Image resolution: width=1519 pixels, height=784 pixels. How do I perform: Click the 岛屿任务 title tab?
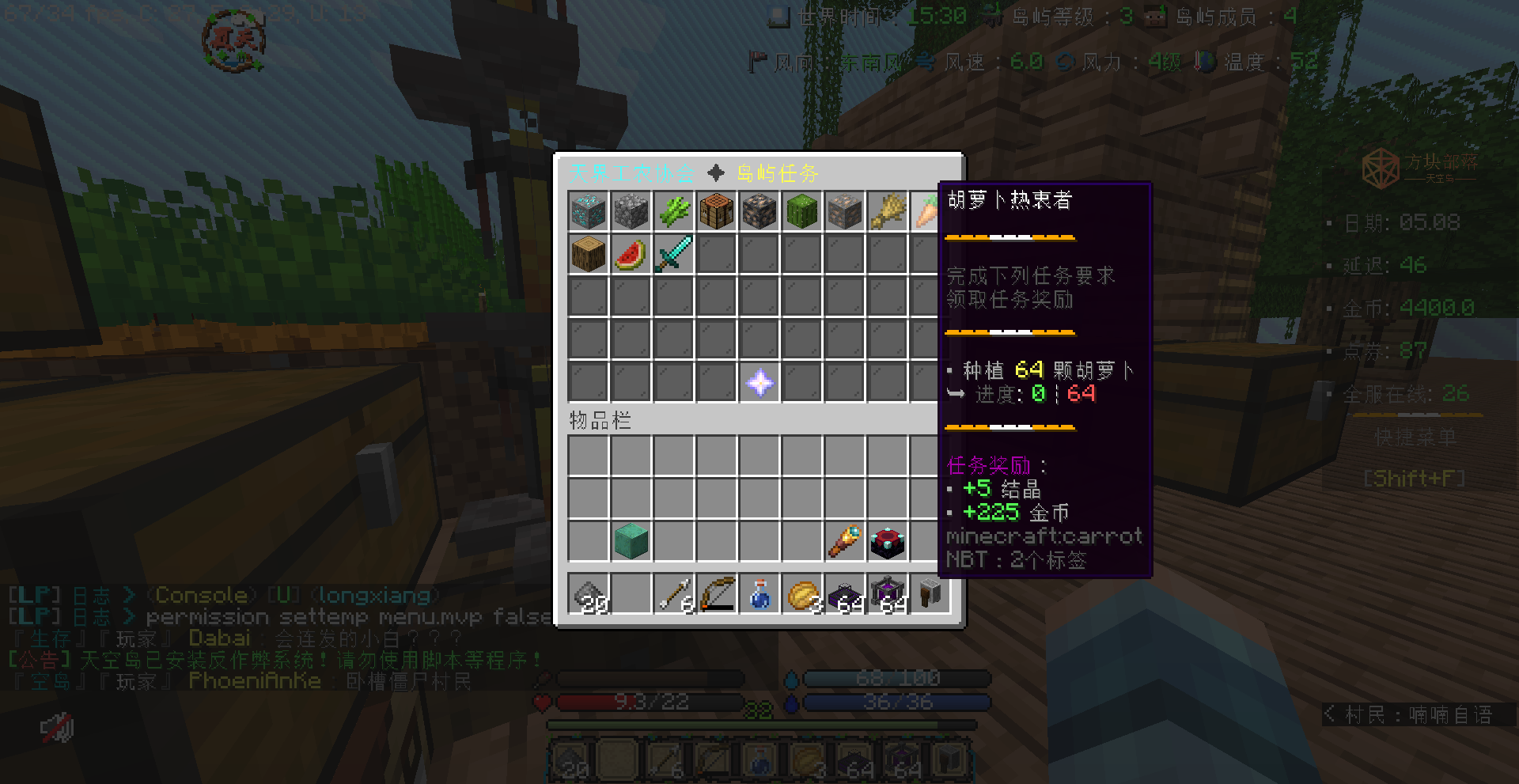tap(777, 173)
